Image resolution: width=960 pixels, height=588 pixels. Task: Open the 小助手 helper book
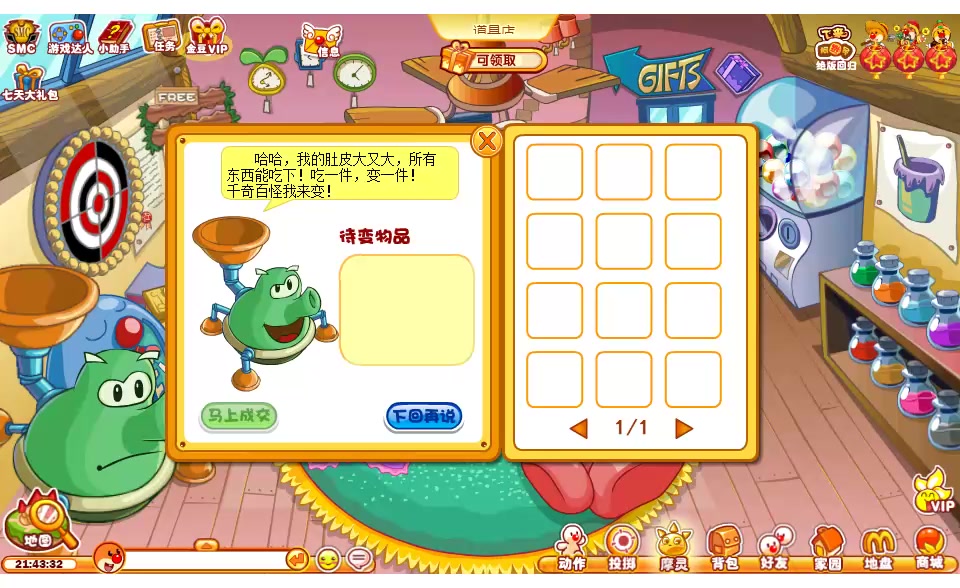[114, 37]
